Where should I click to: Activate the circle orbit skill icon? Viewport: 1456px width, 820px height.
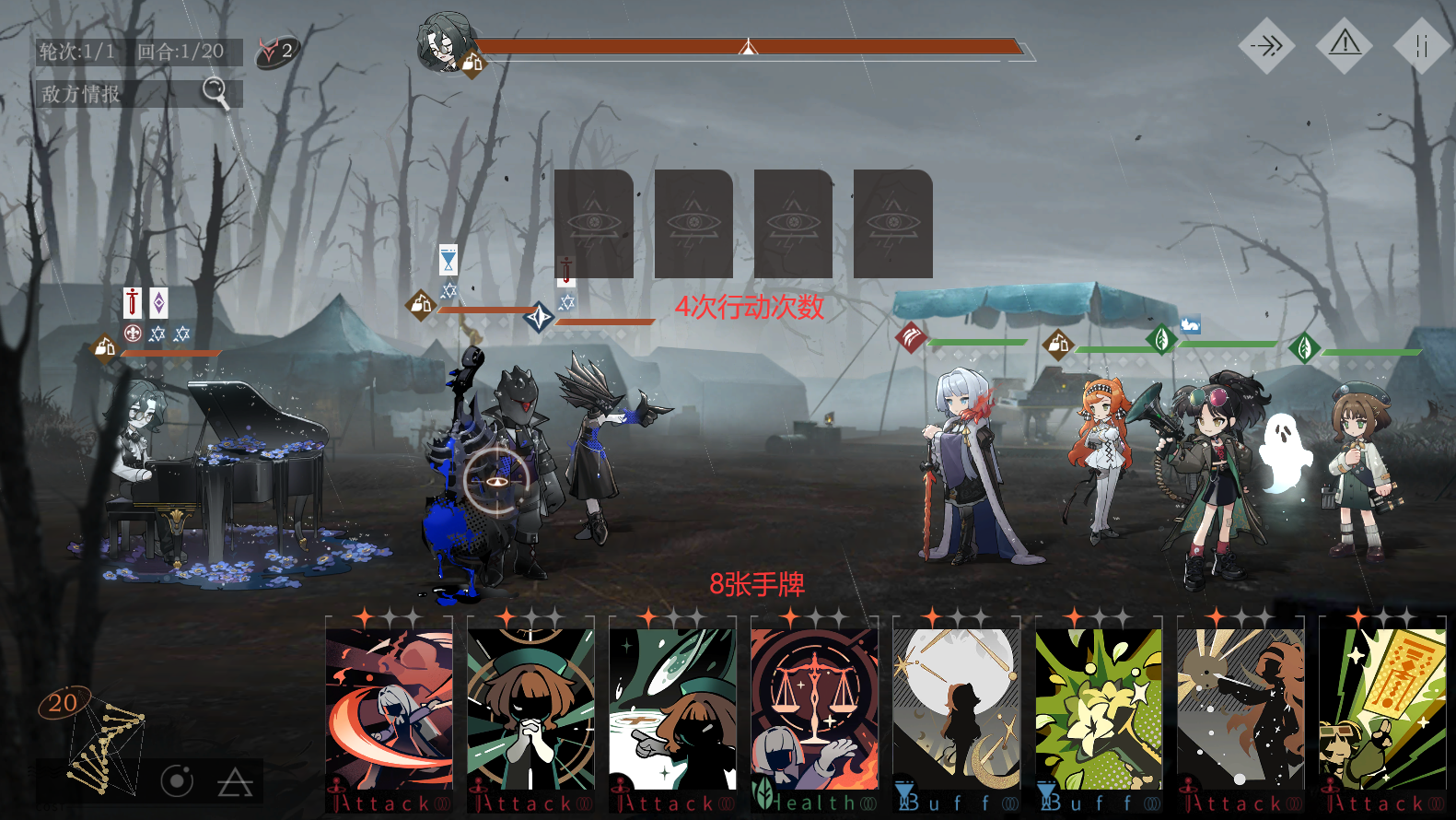177,782
